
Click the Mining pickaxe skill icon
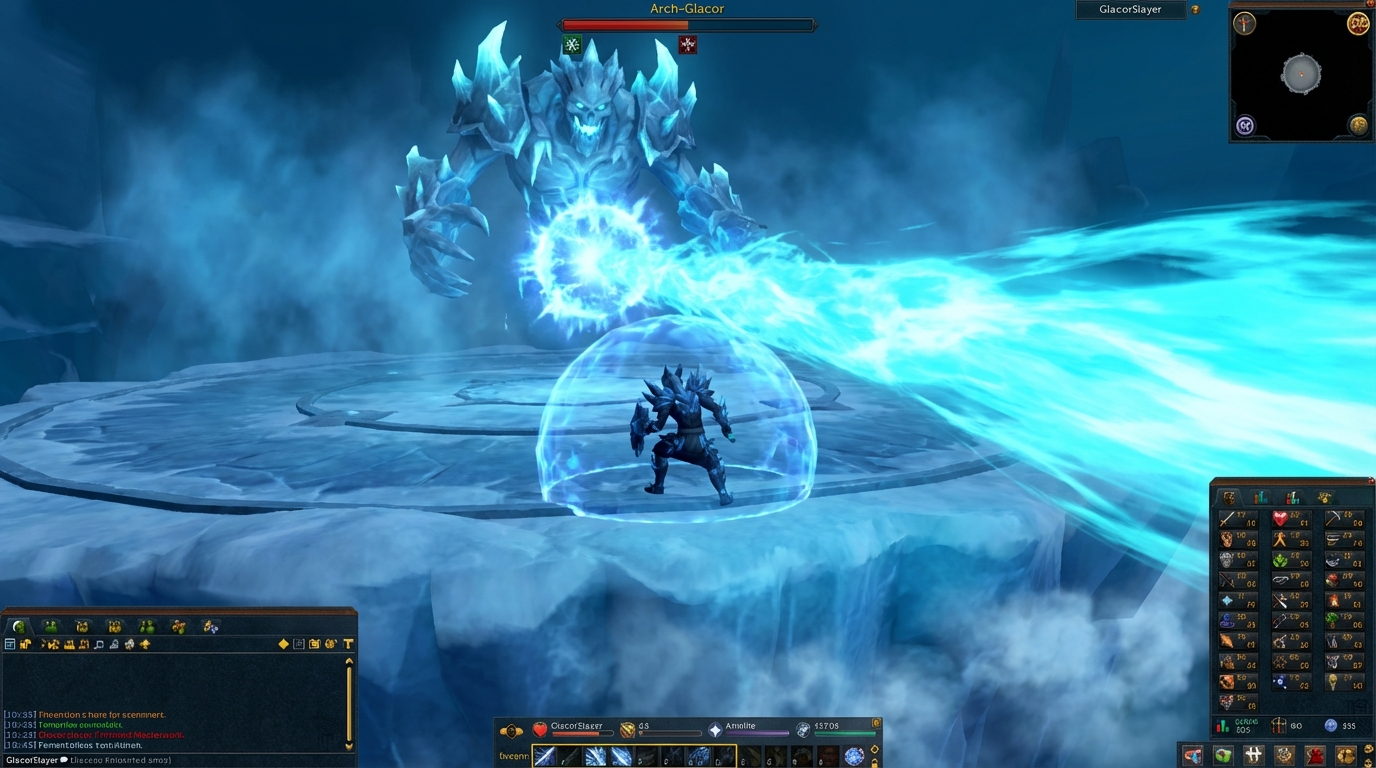pyautogui.click(x=1335, y=517)
